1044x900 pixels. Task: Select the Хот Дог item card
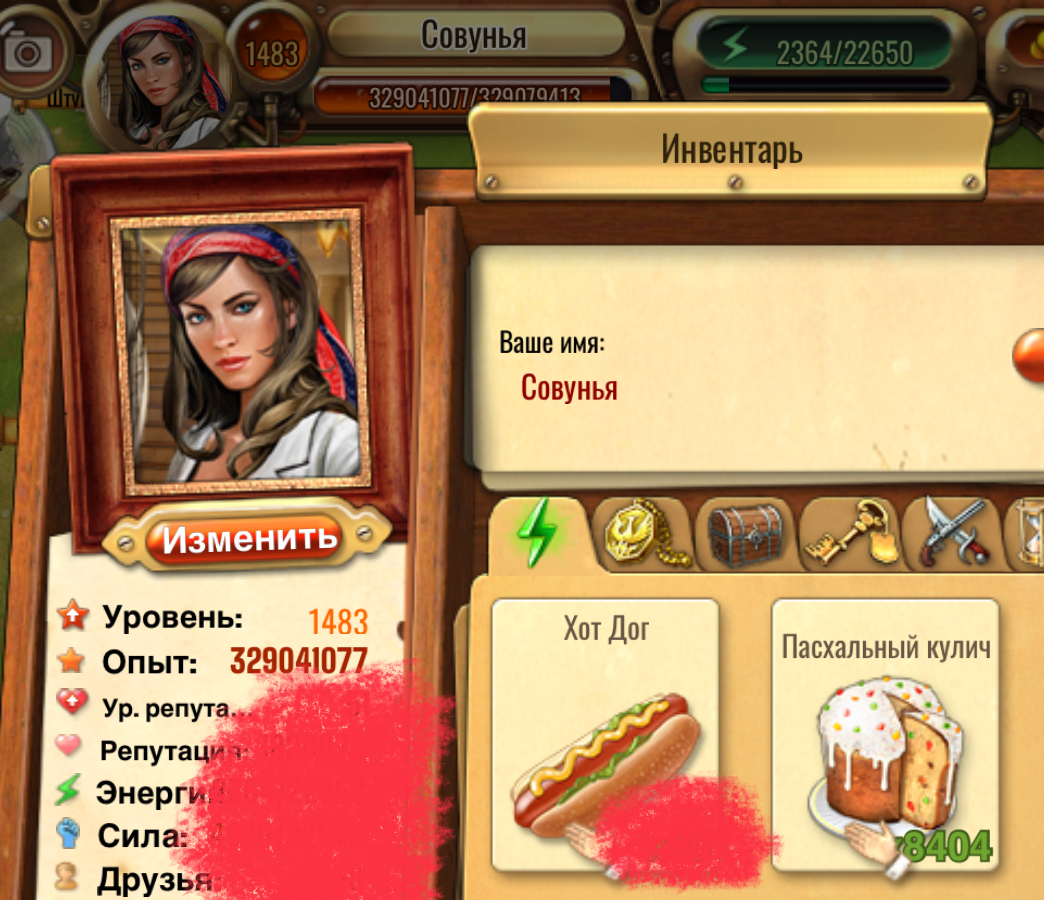[x=605, y=735]
